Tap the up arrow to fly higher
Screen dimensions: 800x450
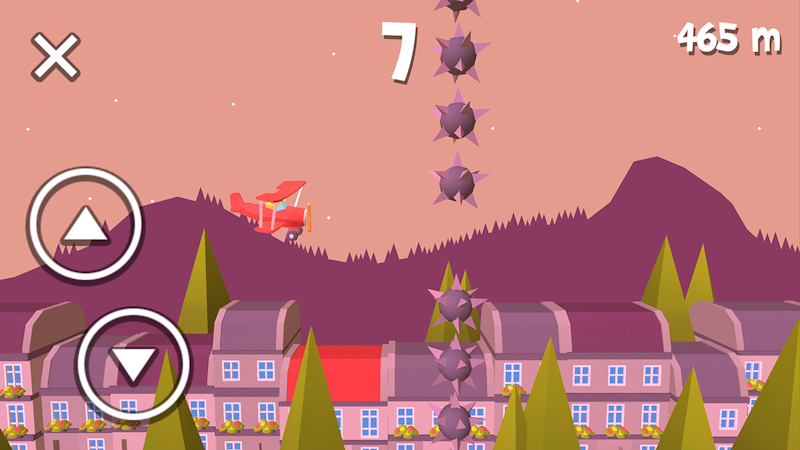(x=85, y=225)
